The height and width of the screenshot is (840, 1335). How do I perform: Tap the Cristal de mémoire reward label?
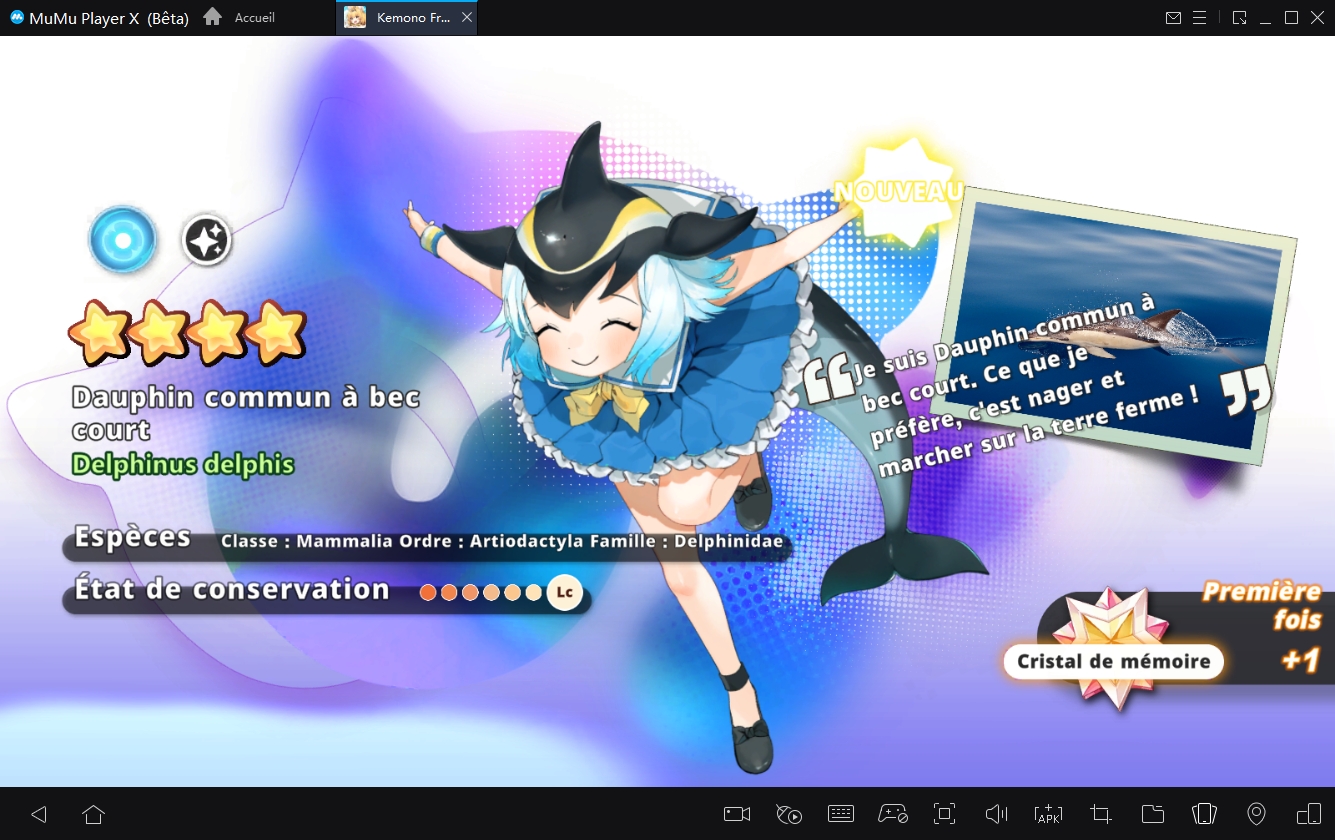1113,661
